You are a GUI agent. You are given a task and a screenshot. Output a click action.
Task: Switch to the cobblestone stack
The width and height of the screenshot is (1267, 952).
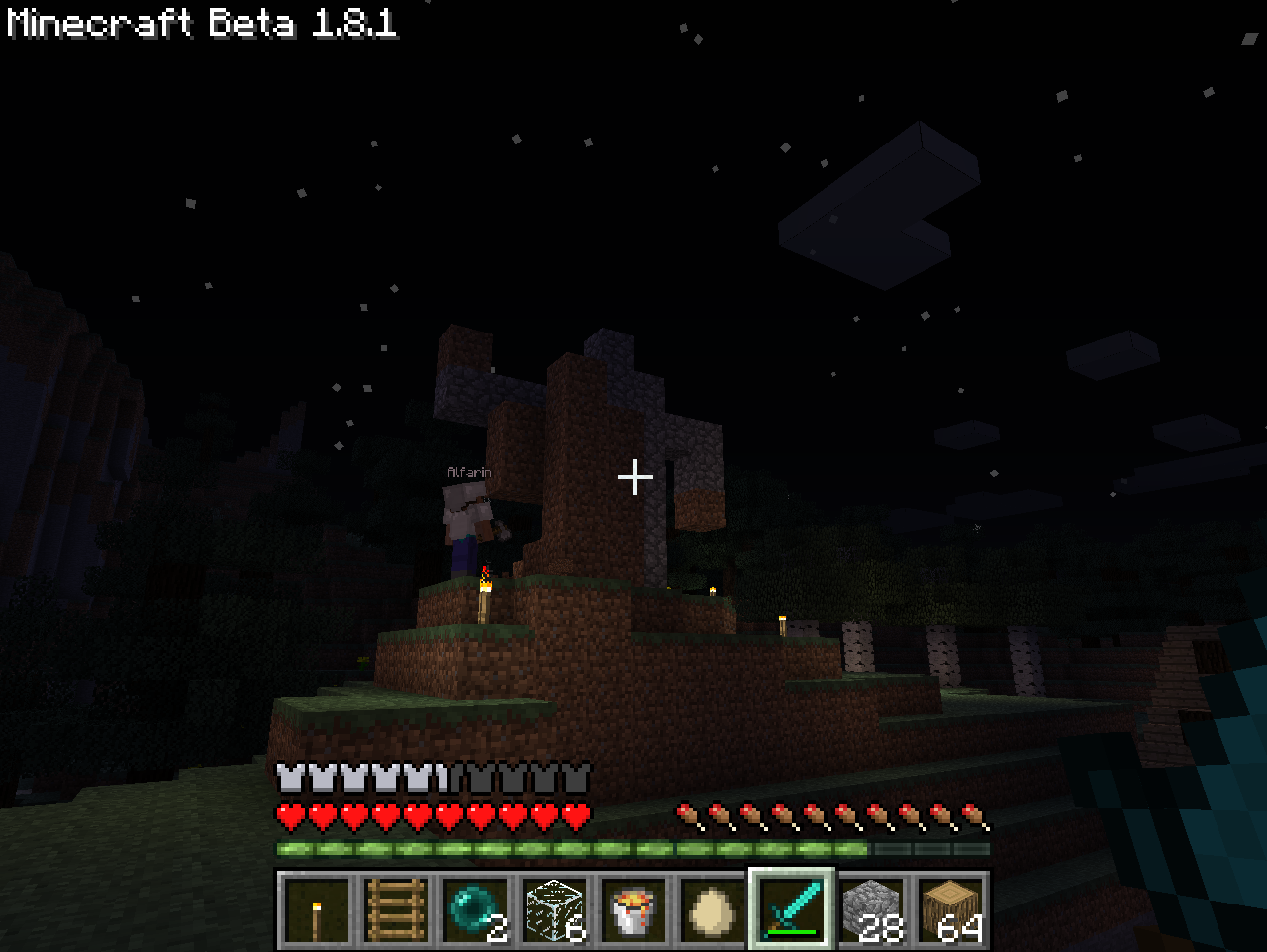(871, 908)
